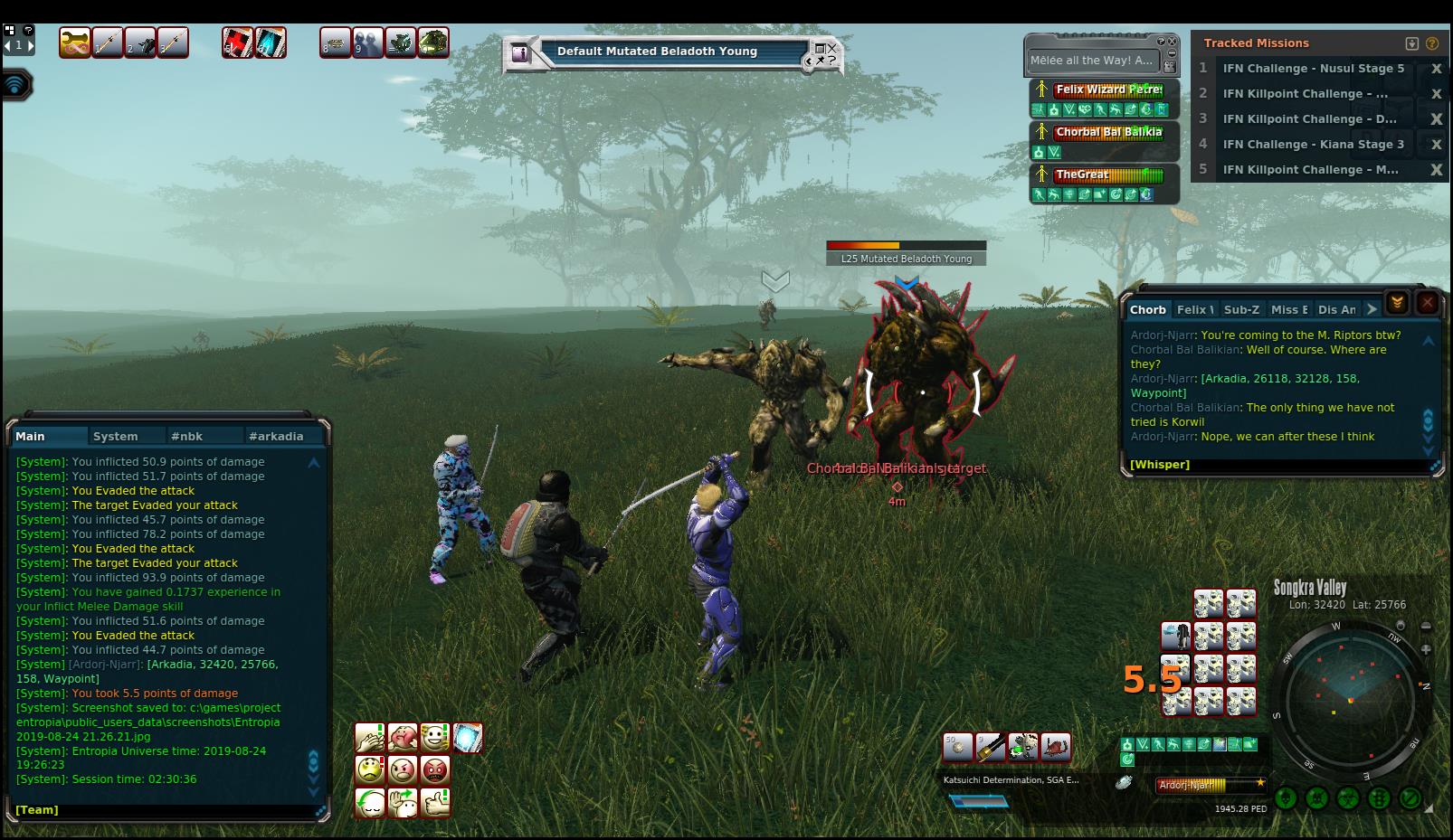The width and height of the screenshot is (1453, 840).
Task: Switch to the System chat tab
Action: (x=116, y=436)
